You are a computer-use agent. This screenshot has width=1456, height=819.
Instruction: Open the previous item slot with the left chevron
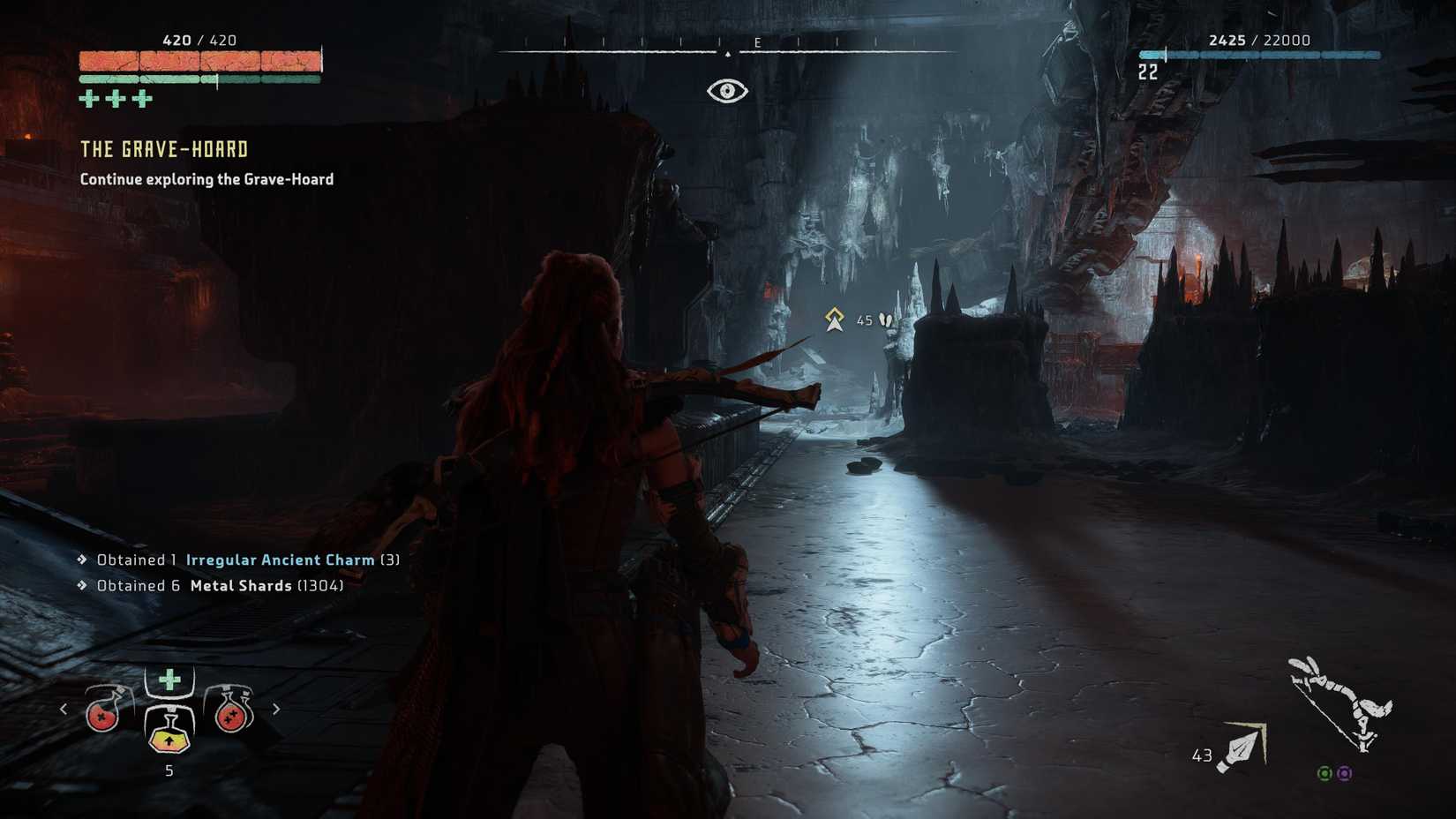coord(64,708)
